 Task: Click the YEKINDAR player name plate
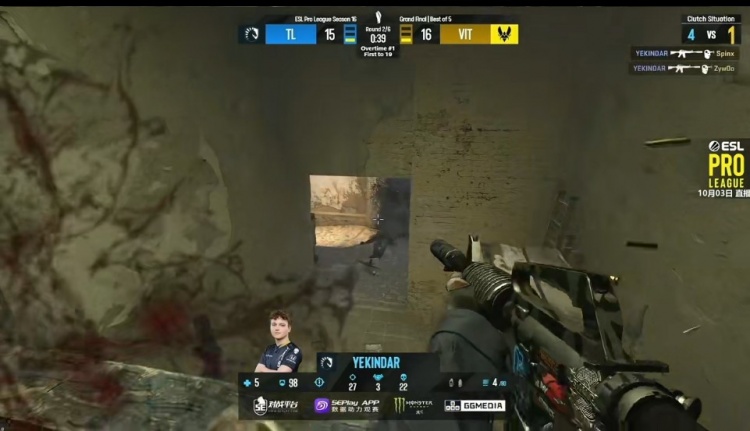pyautogui.click(x=374, y=362)
